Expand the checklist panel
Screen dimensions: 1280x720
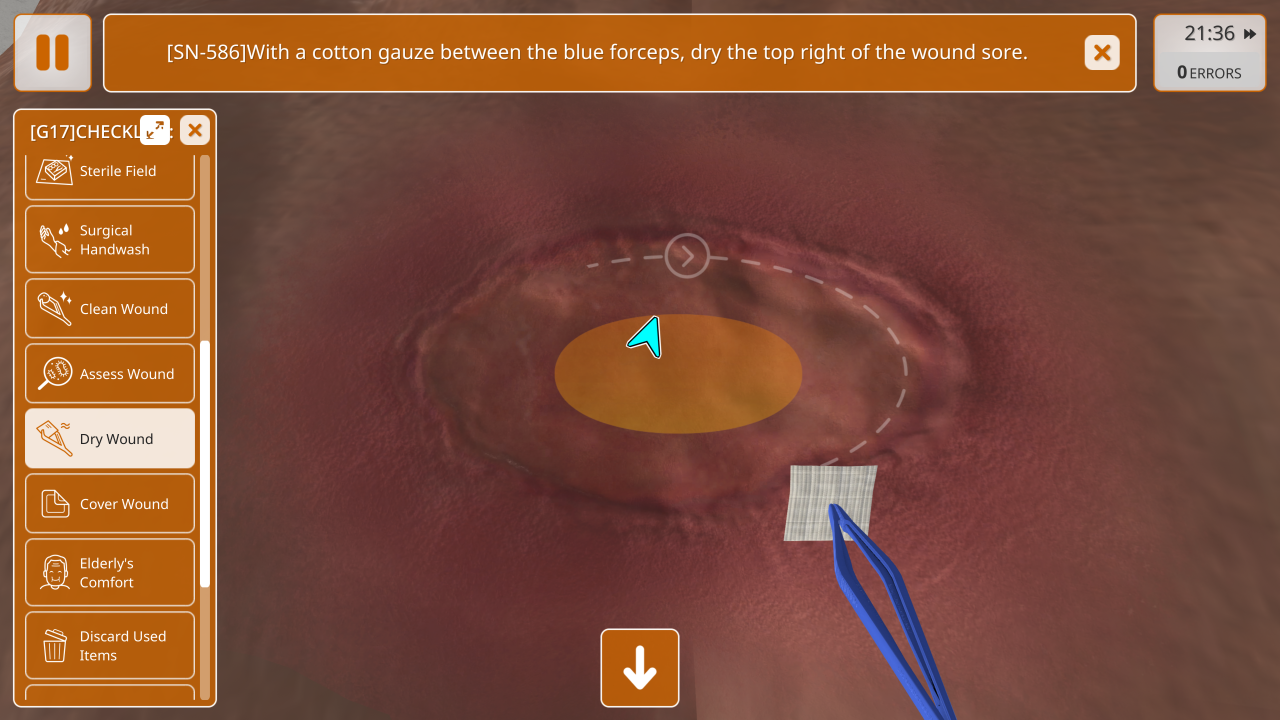(155, 130)
